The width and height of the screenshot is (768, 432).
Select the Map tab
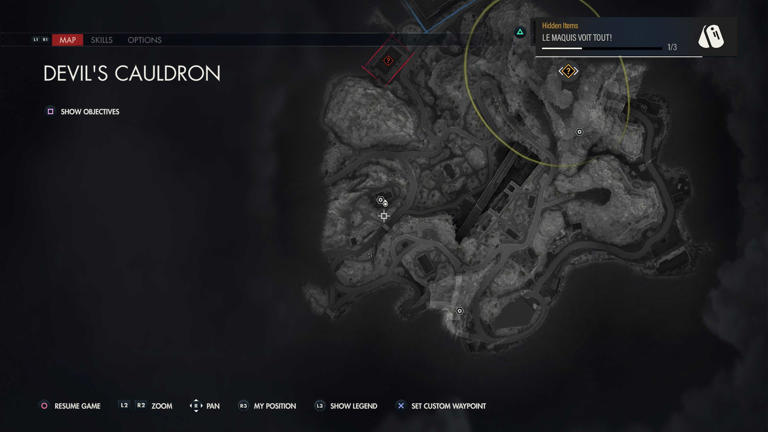click(x=67, y=40)
